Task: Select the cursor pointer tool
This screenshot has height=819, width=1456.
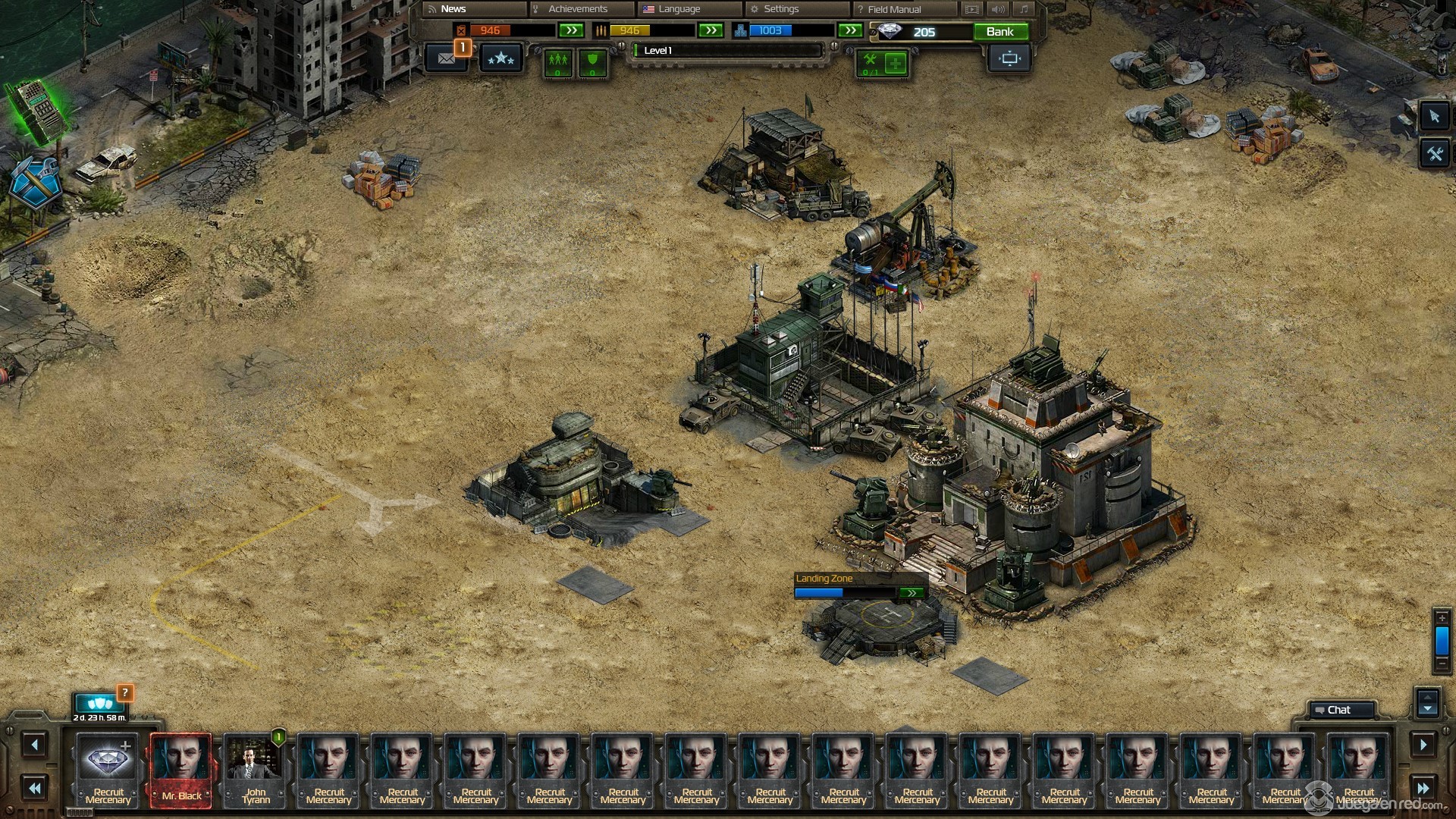Action: 1434,117
